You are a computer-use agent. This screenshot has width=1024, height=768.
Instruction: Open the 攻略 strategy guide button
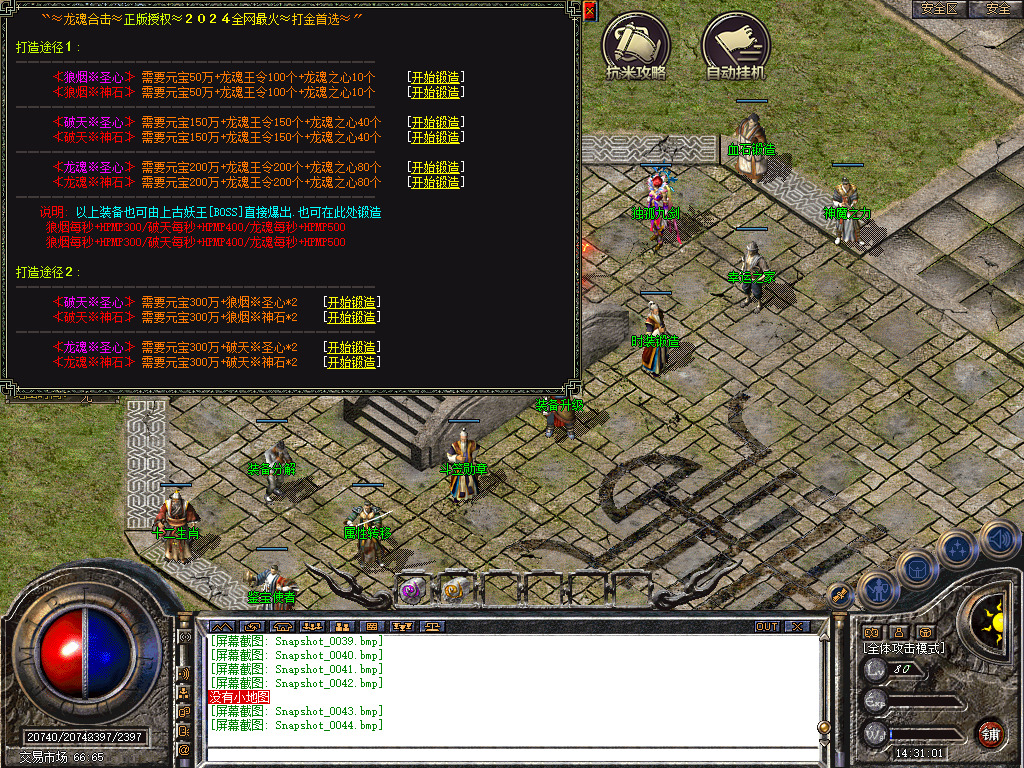coord(636,45)
